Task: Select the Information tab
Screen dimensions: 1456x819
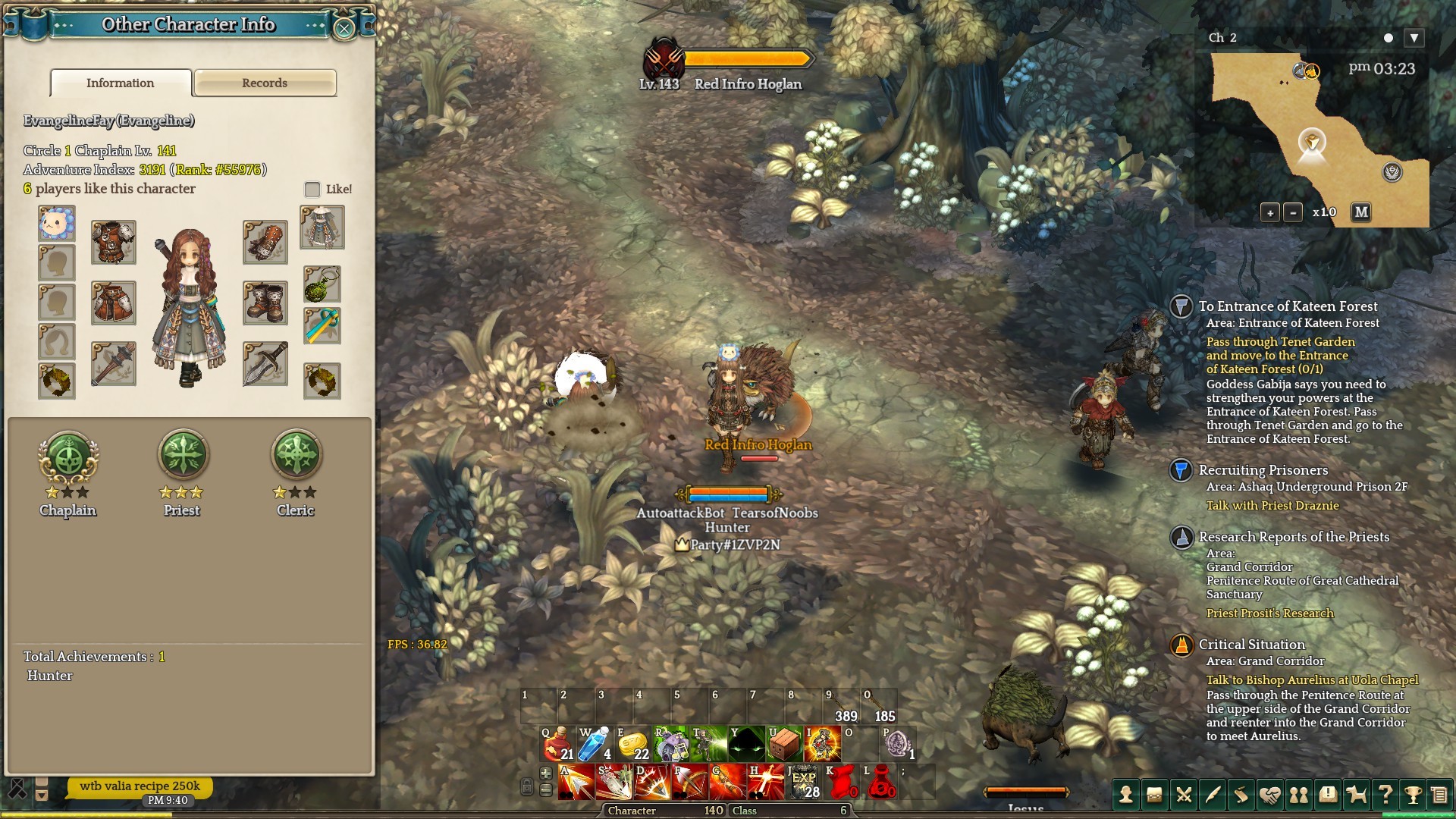Action: coord(121,83)
